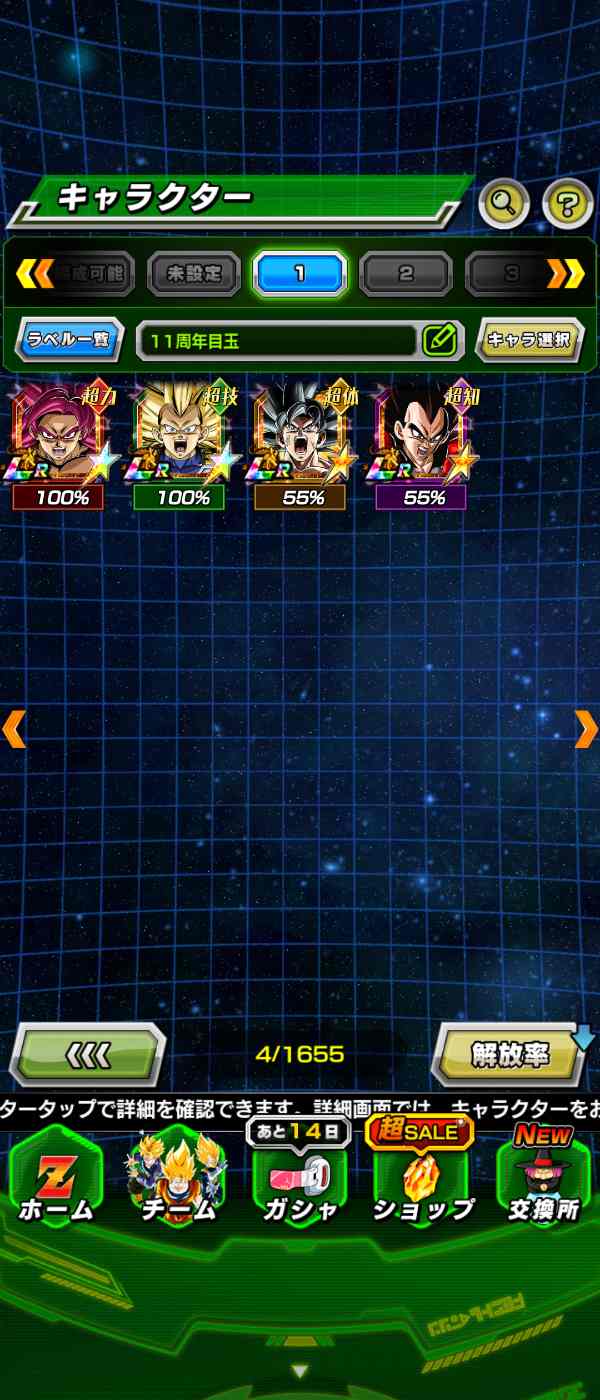Toggle the 解放率 display button
This screenshot has width=600, height=1400.
510,1055
